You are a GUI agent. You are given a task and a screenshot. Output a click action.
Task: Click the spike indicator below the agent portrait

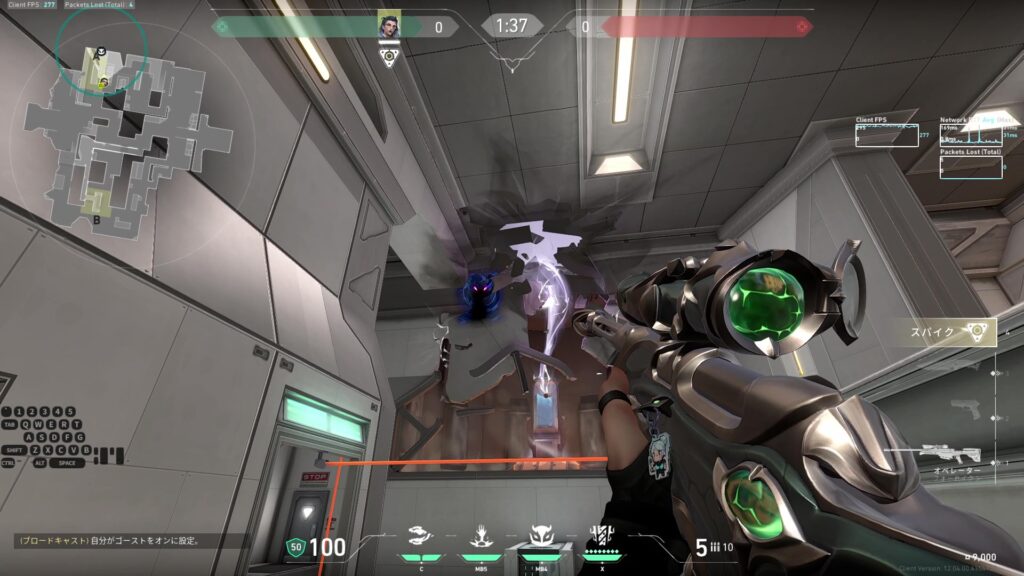pyautogui.click(x=390, y=56)
